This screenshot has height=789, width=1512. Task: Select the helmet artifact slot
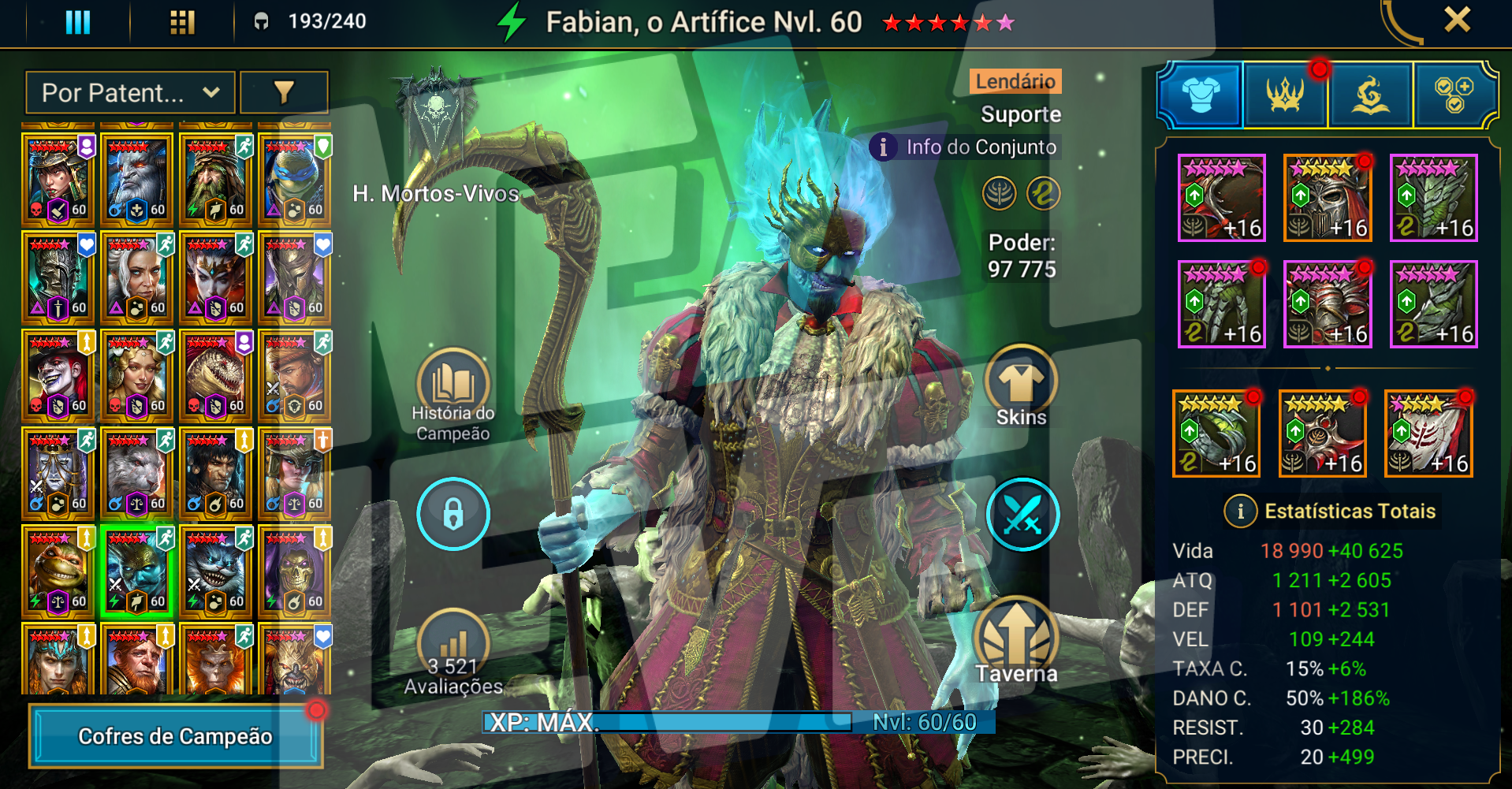(1328, 198)
